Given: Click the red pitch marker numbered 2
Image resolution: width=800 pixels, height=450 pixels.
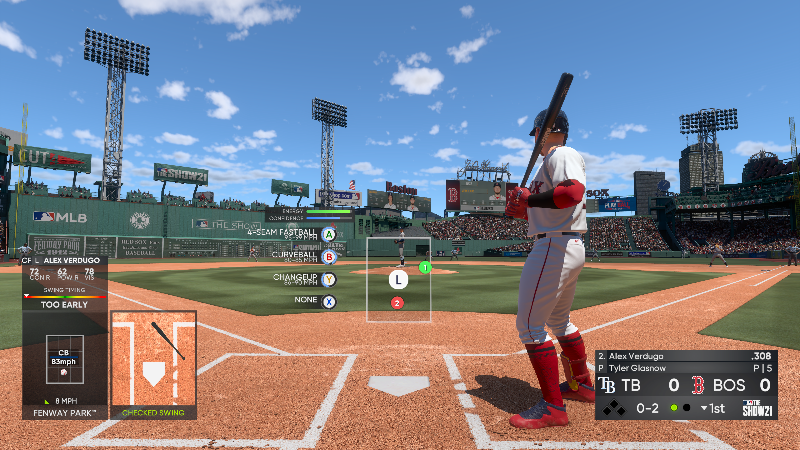Looking at the screenshot, I should point(397,303).
